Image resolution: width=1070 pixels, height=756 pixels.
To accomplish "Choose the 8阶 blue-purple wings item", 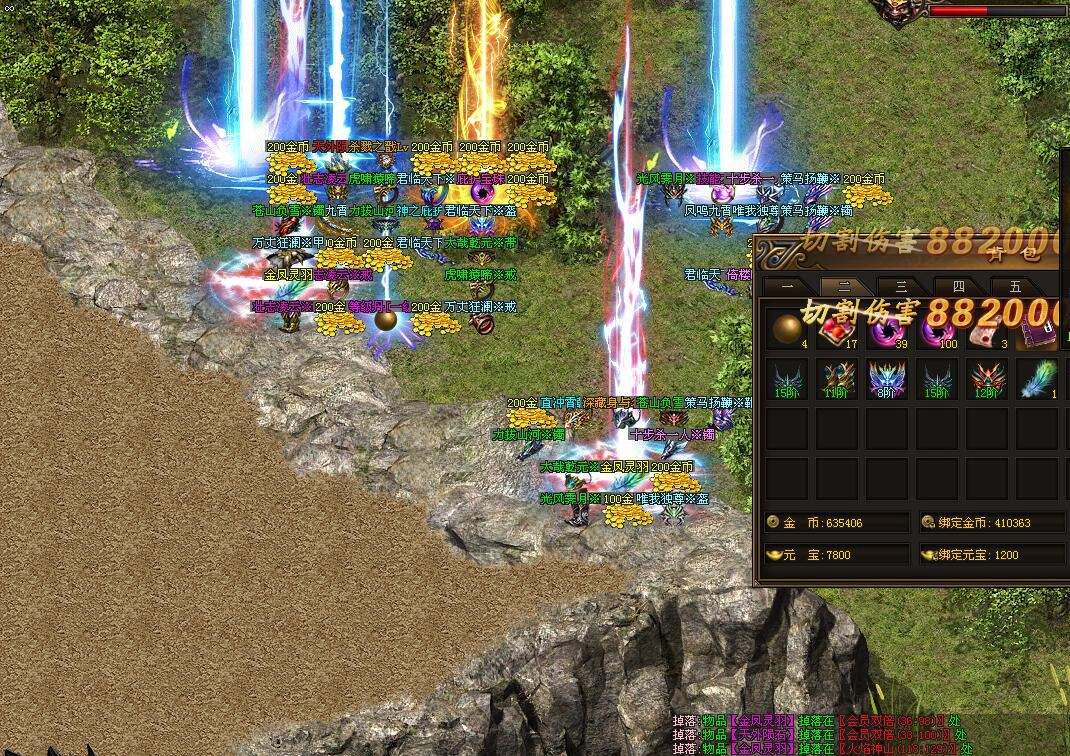I will click(887, 379).
